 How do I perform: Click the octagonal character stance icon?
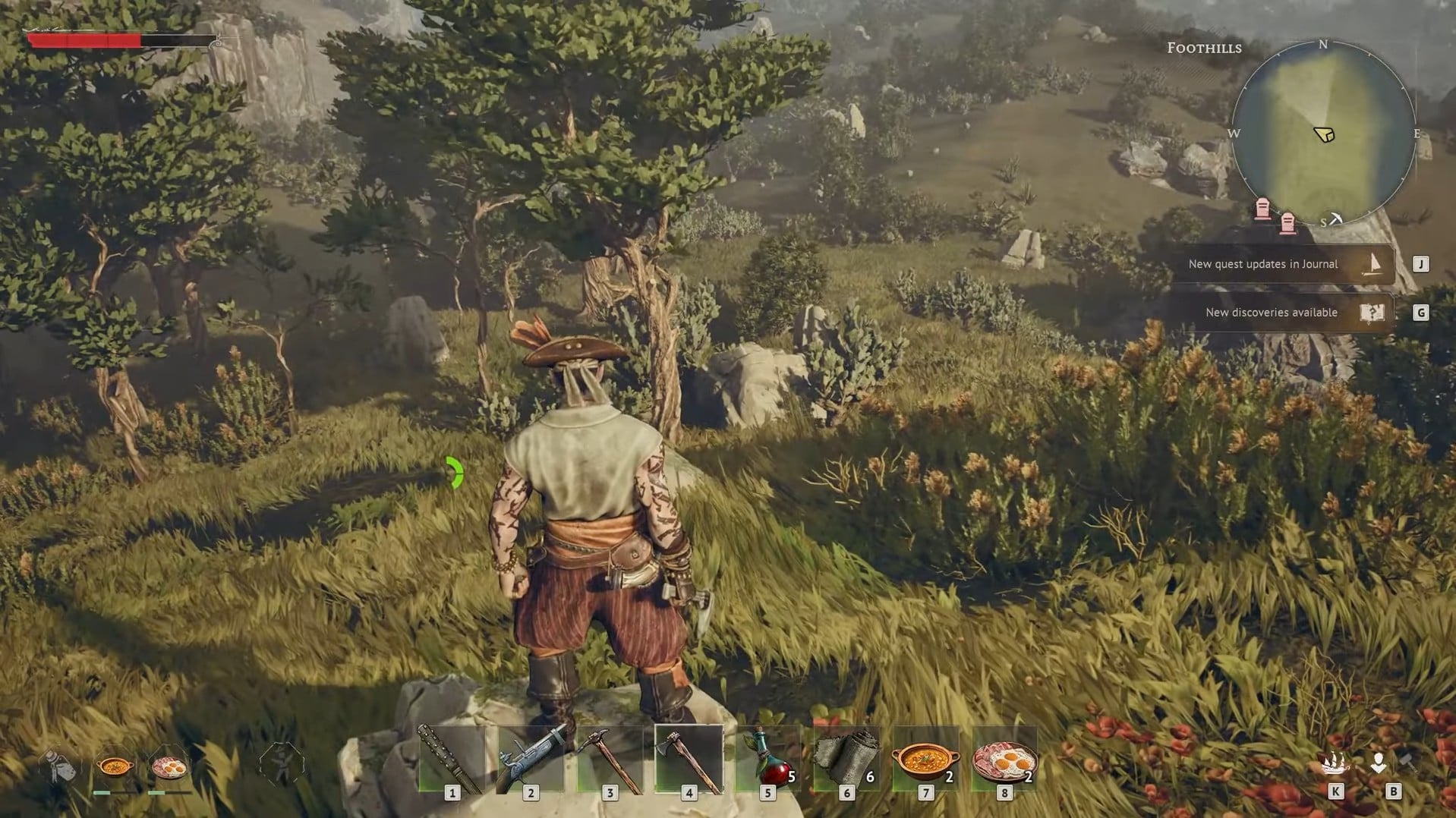[x=281, y=763]
